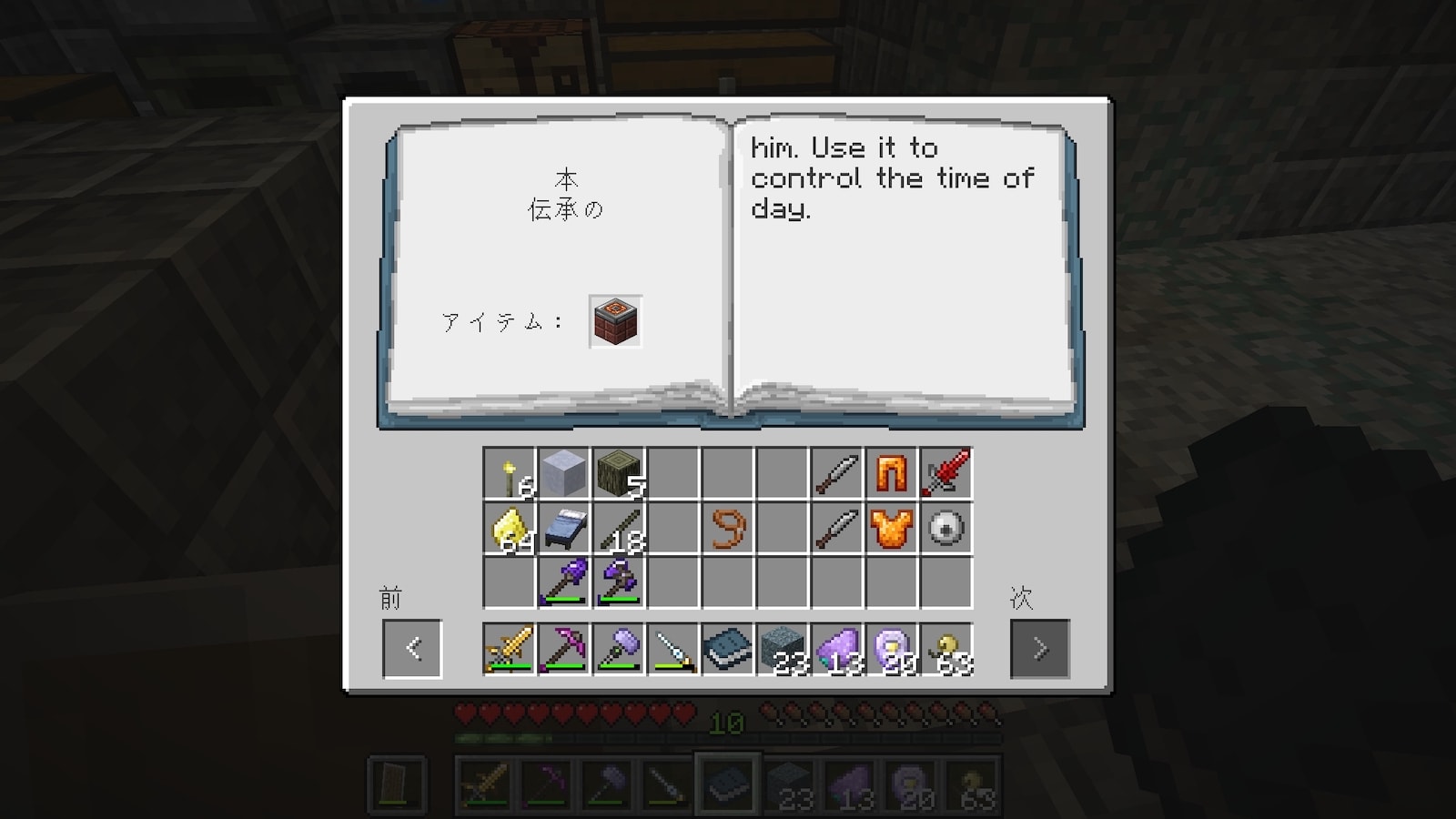Go to the previous book page
Screen dimensions: 1456x819
click(412, 649)
